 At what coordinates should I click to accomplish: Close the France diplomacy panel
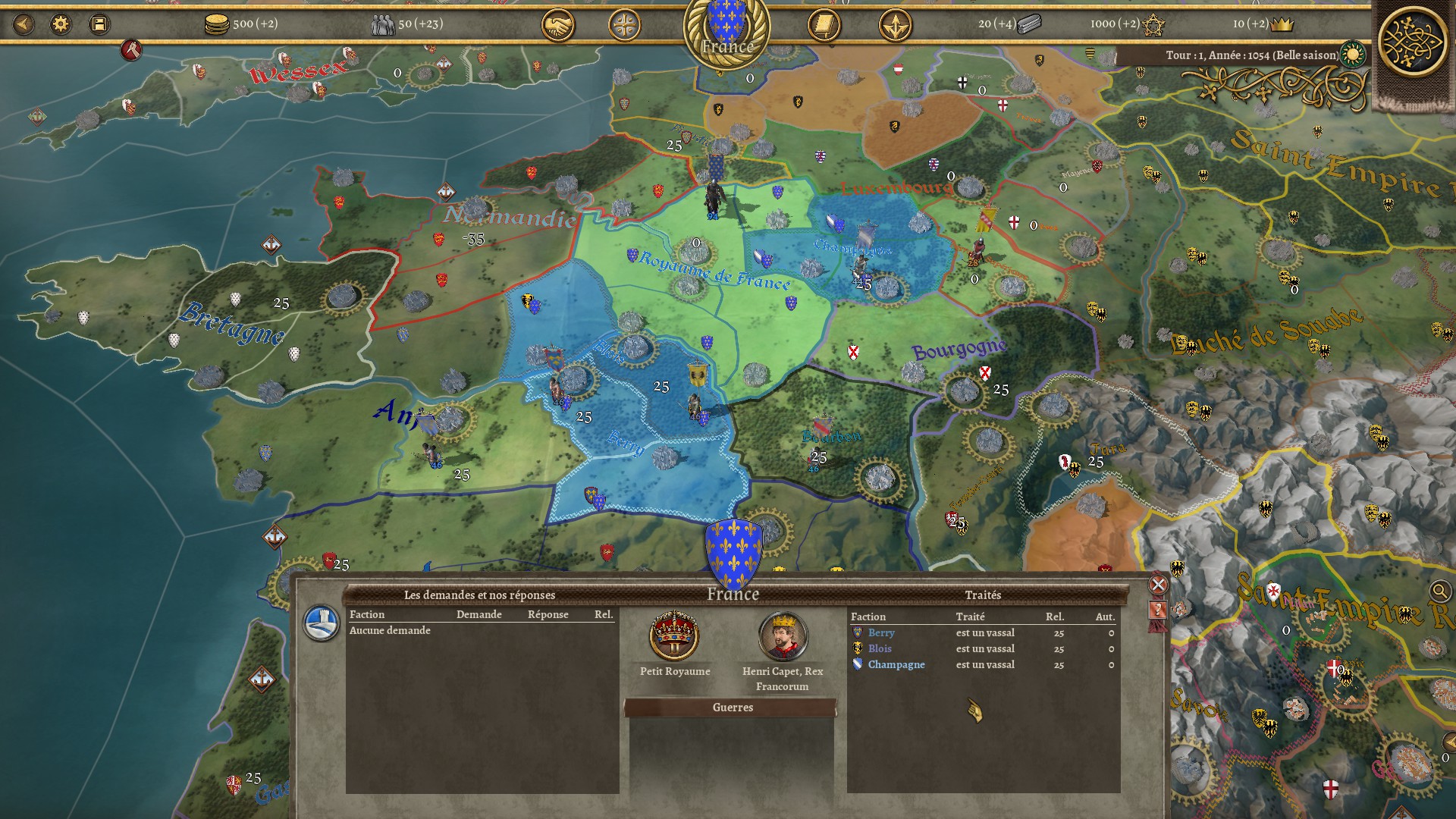click(1158, 585)
